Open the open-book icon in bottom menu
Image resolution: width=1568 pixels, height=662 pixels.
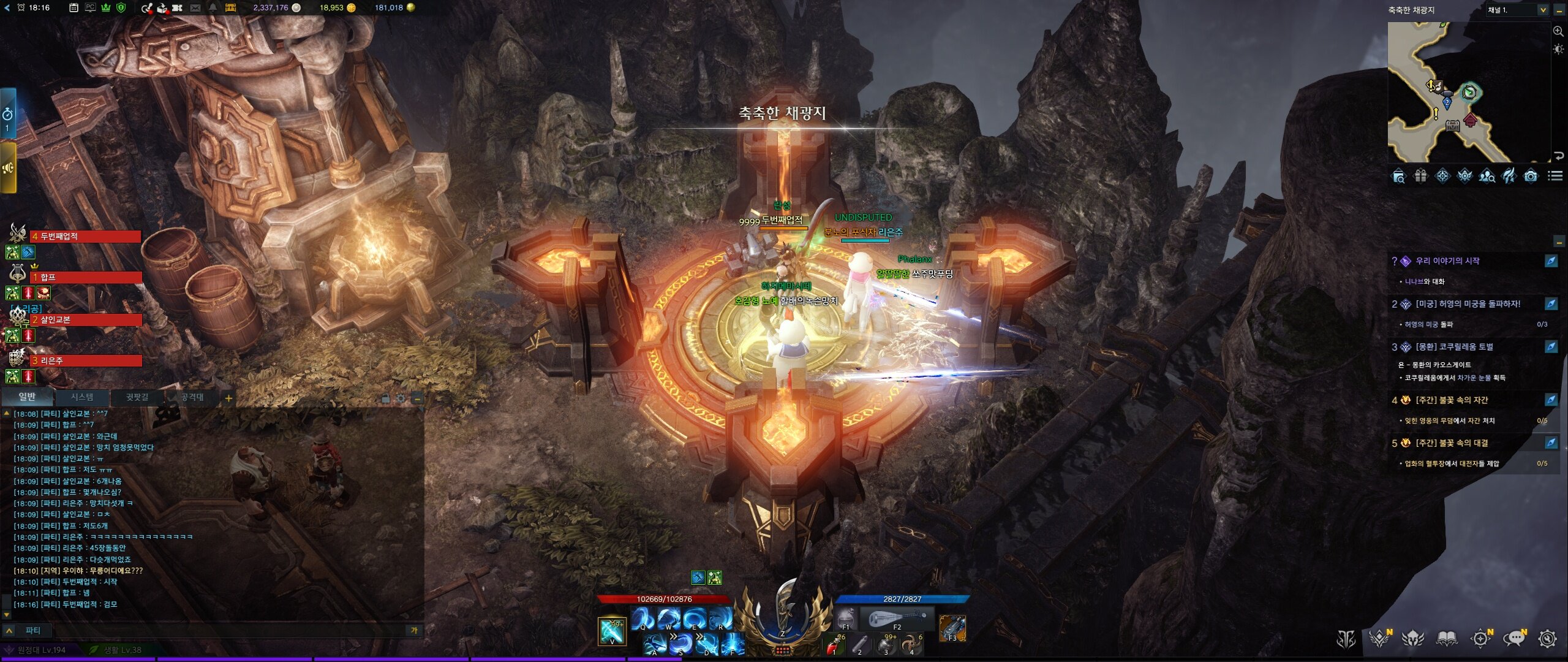1447,639
